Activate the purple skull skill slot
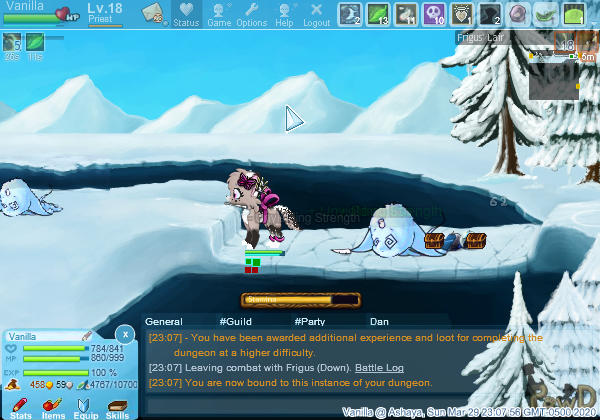 pos(434,14)
